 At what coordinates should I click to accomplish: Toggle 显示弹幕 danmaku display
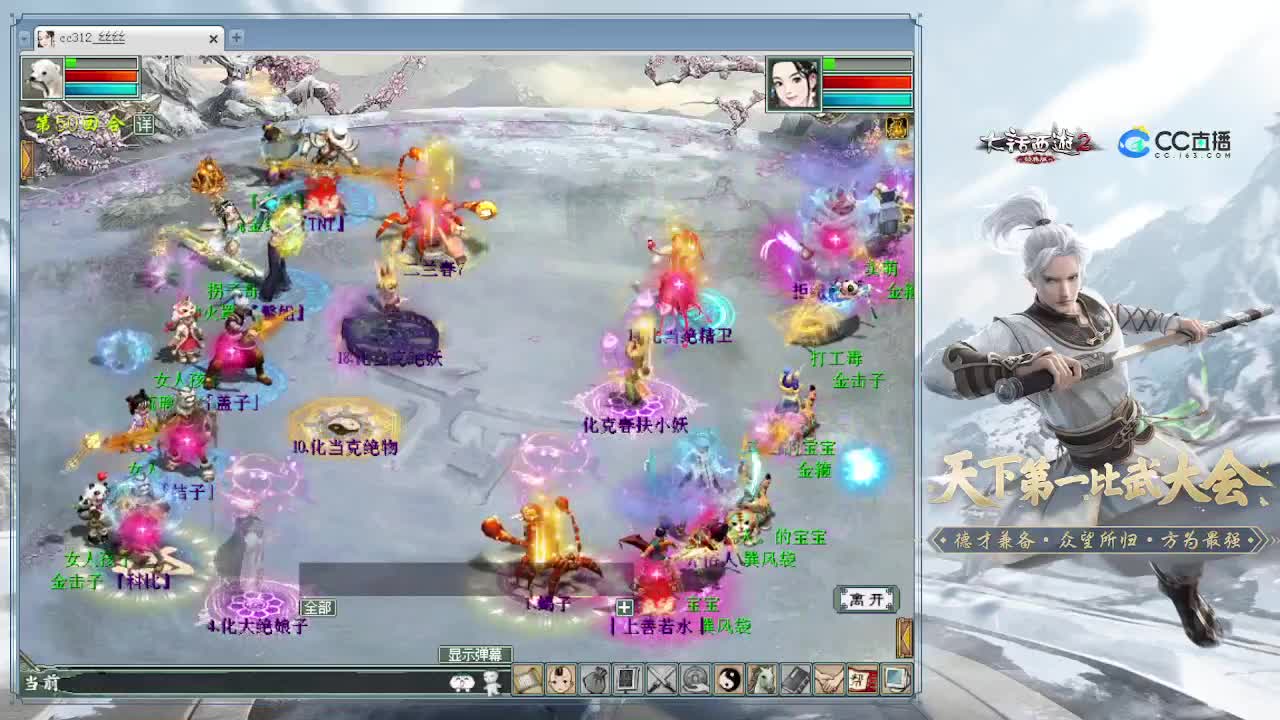coord(474,655)
